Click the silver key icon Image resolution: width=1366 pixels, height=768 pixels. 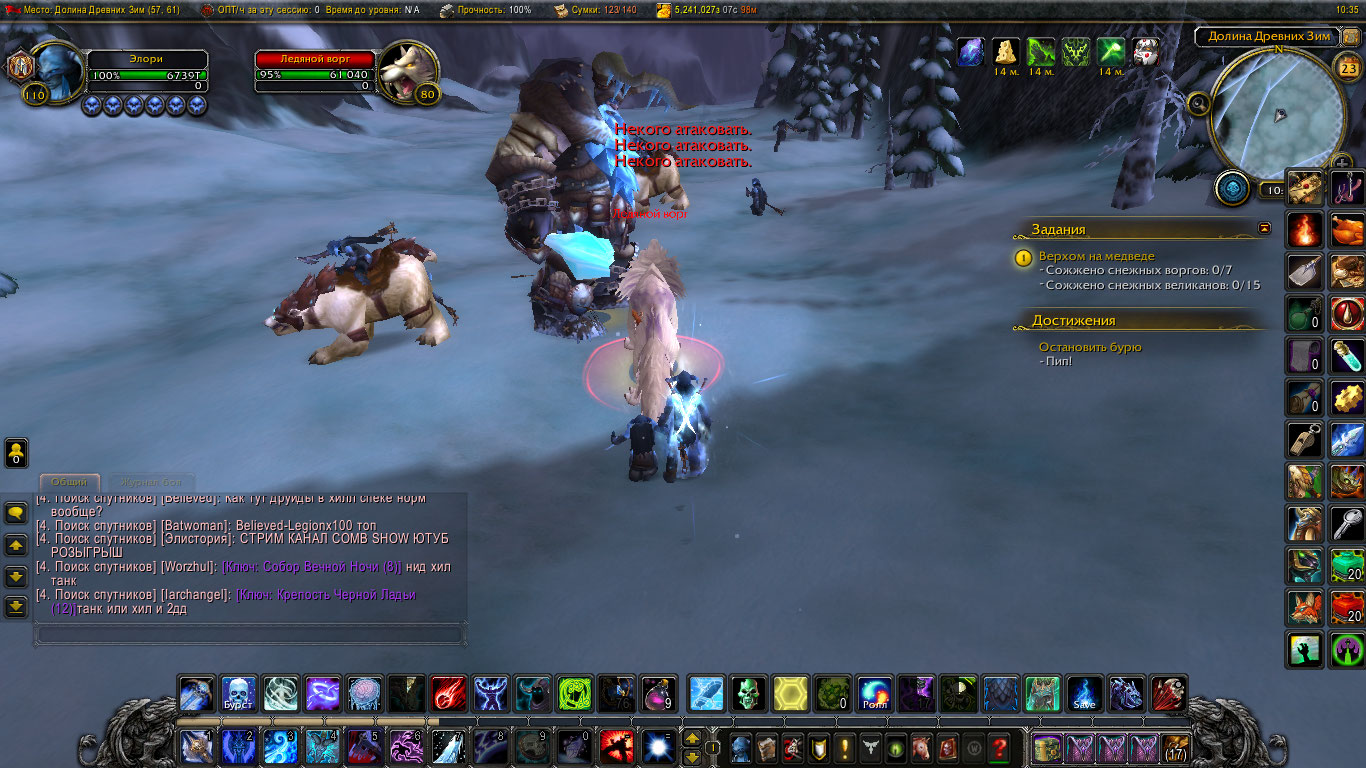(1347, 523)
